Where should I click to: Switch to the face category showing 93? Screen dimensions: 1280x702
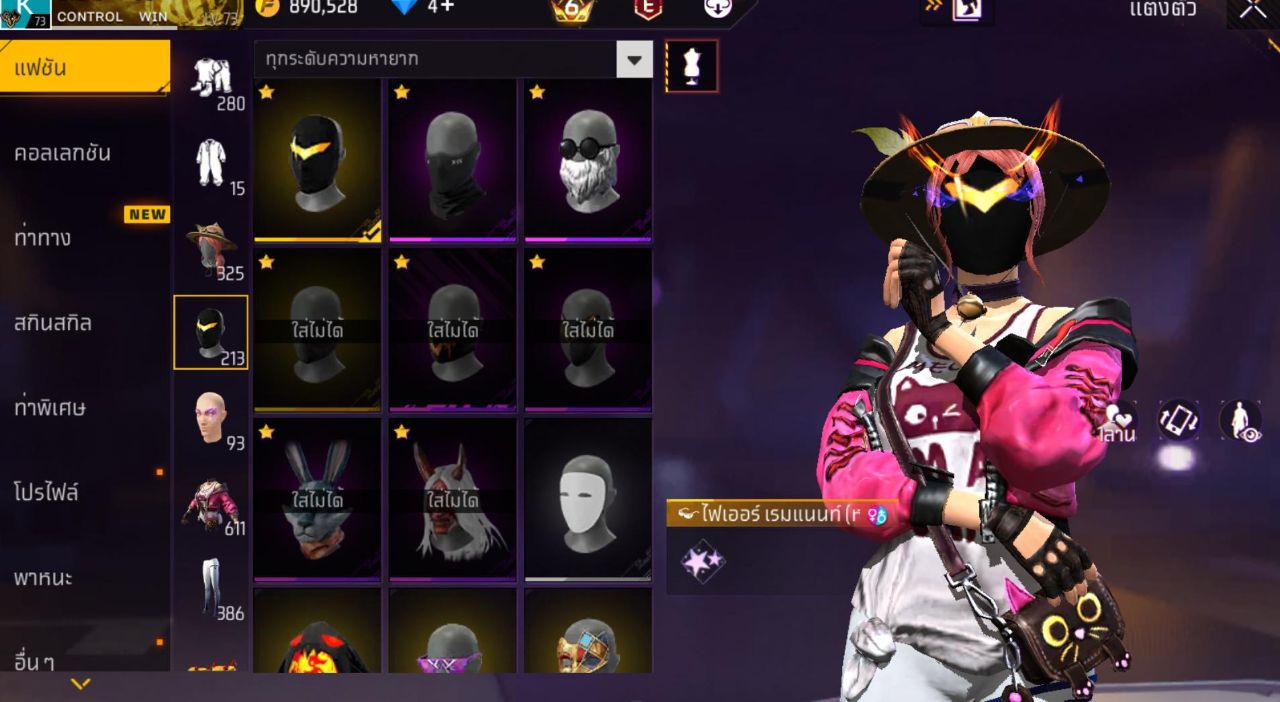pos(212,418)
